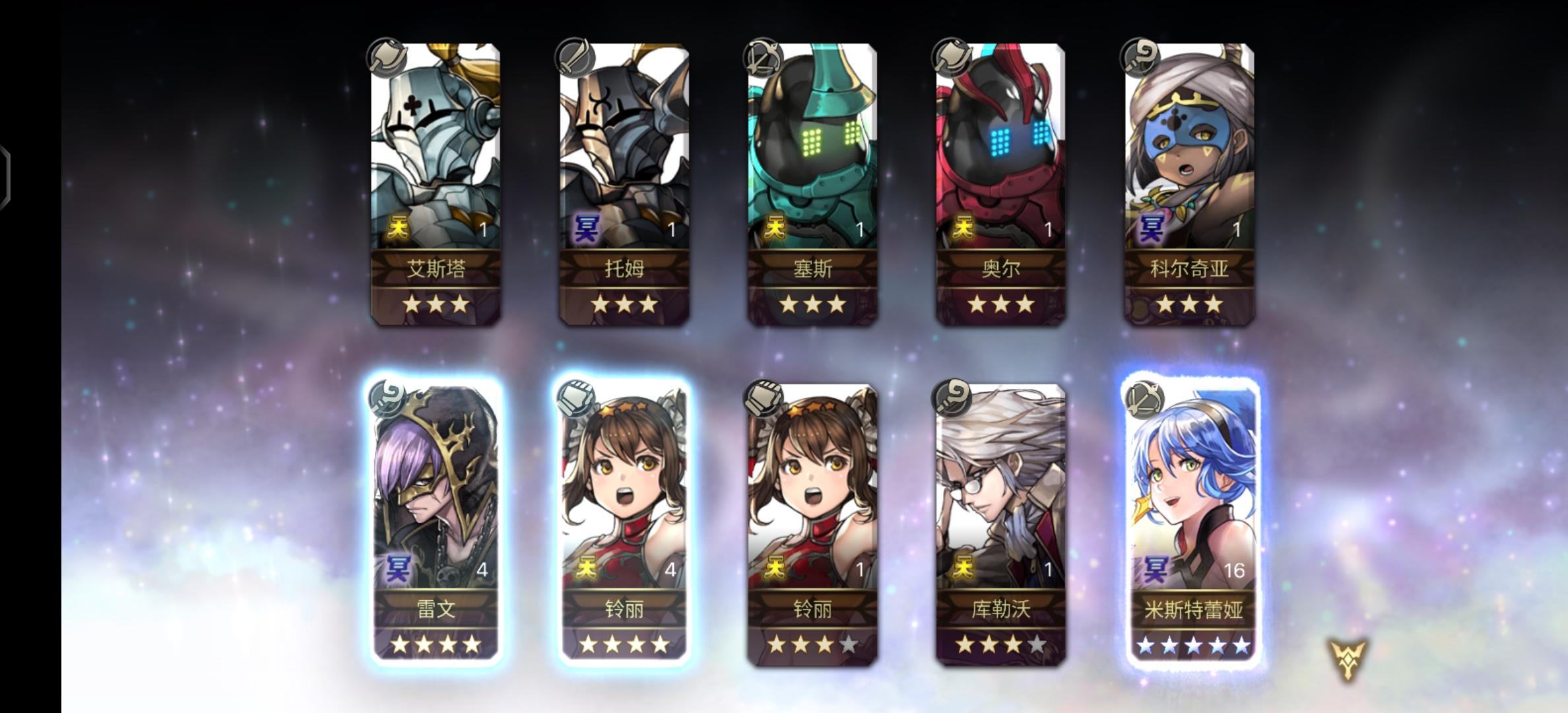Viewport: 1568px width, 713px height.
Task: Tap the bow icon on 塞斯's card
Action: pyautogui.click(x=764, y=59)
